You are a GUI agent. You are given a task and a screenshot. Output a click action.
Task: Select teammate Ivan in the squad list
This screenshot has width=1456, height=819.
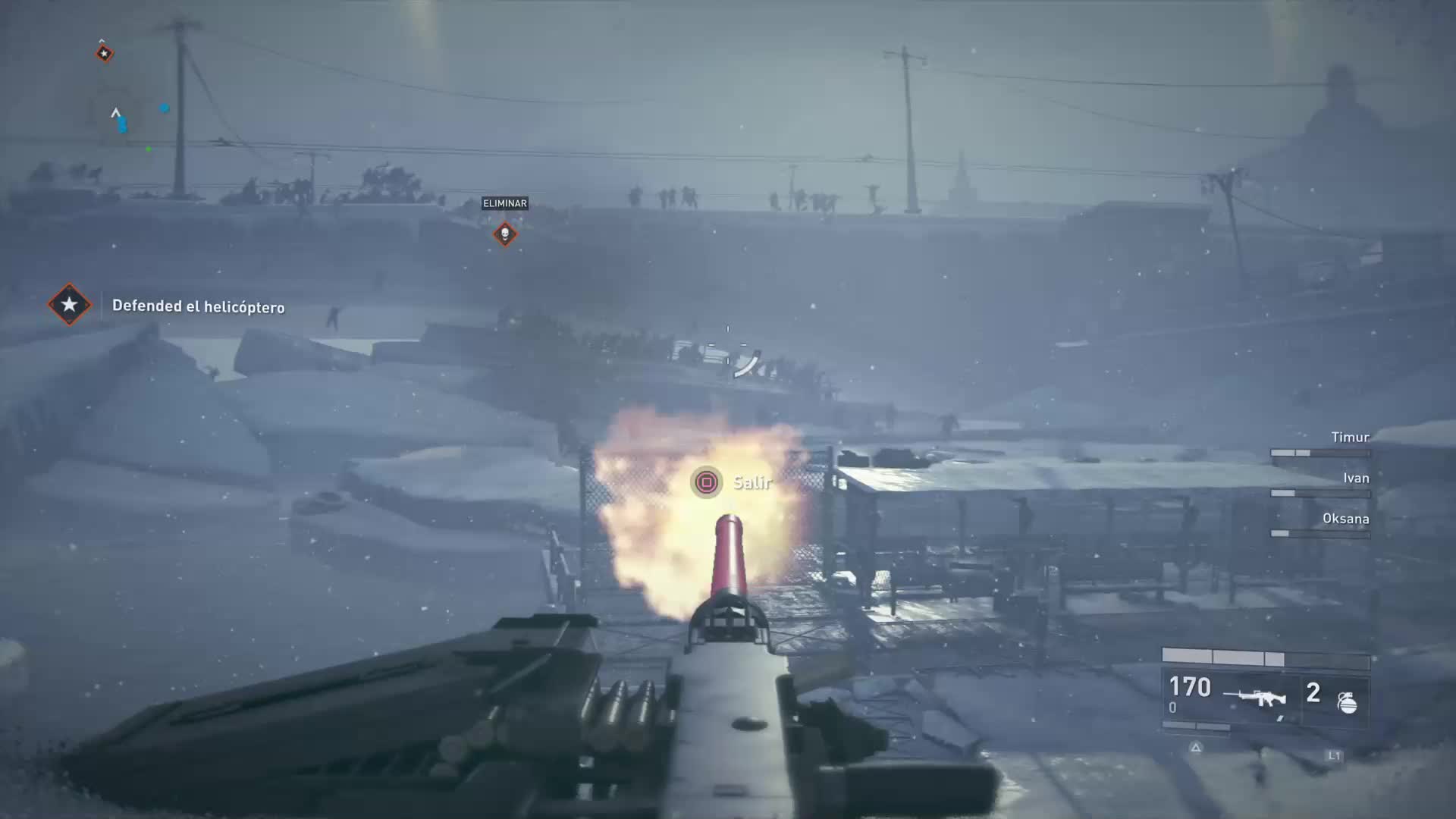[1355, 479]
